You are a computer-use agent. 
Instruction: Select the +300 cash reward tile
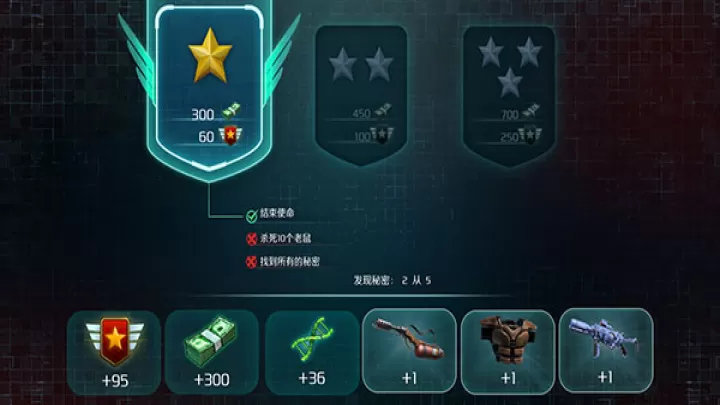coord(211,350)
